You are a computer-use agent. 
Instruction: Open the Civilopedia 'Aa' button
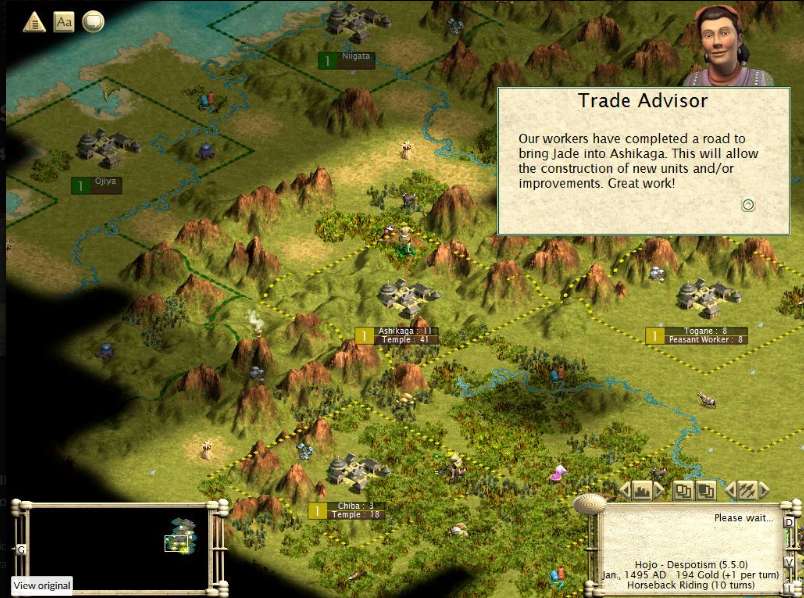pyautogui.click(x=64, y=21)
